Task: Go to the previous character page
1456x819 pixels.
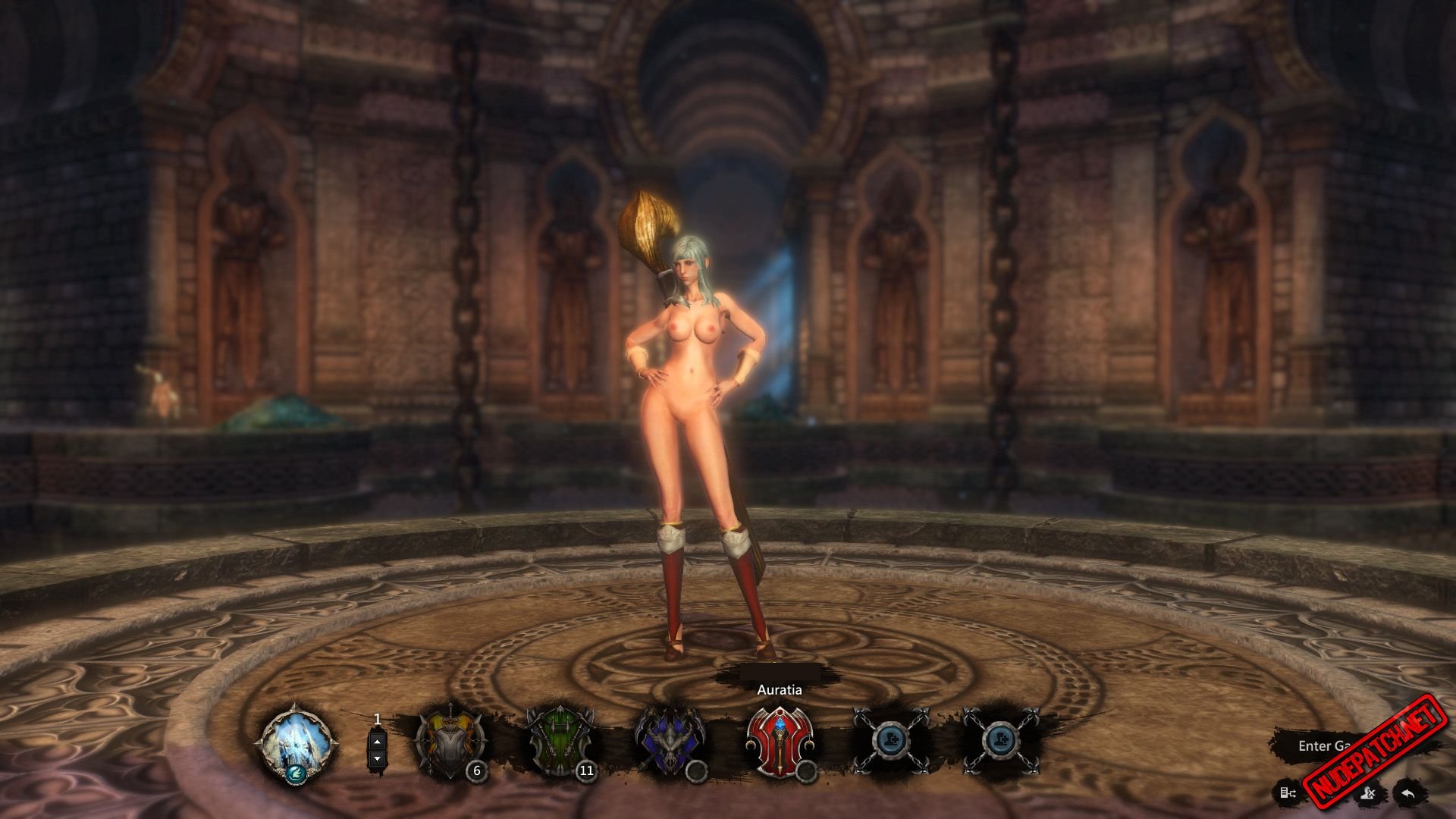Action: (378, 739)
